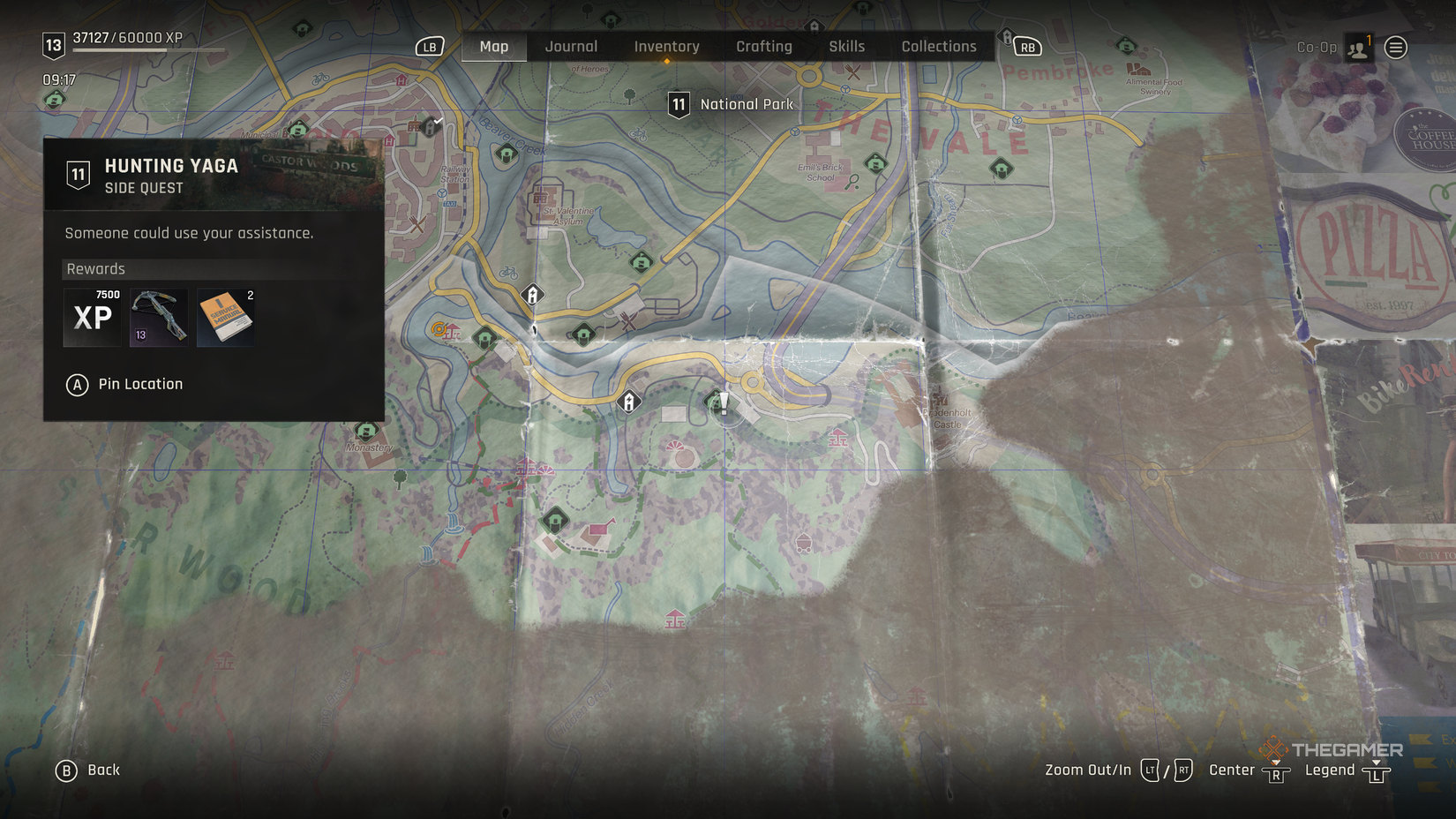Select the Service Manual reward icon
Viewport: 1456px width, 819px height.
point(224,318)
